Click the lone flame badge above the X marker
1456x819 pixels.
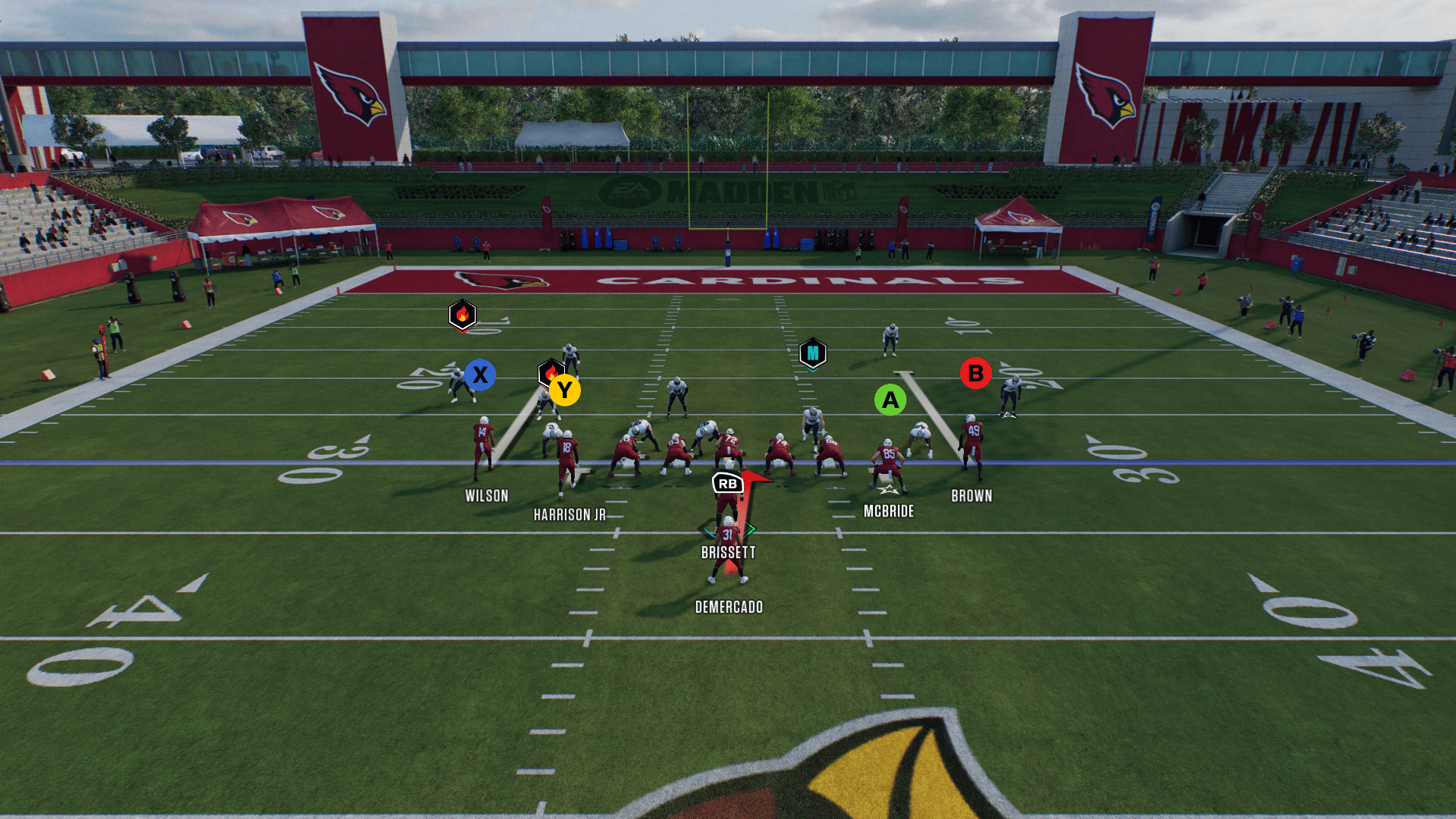(462, 314)
